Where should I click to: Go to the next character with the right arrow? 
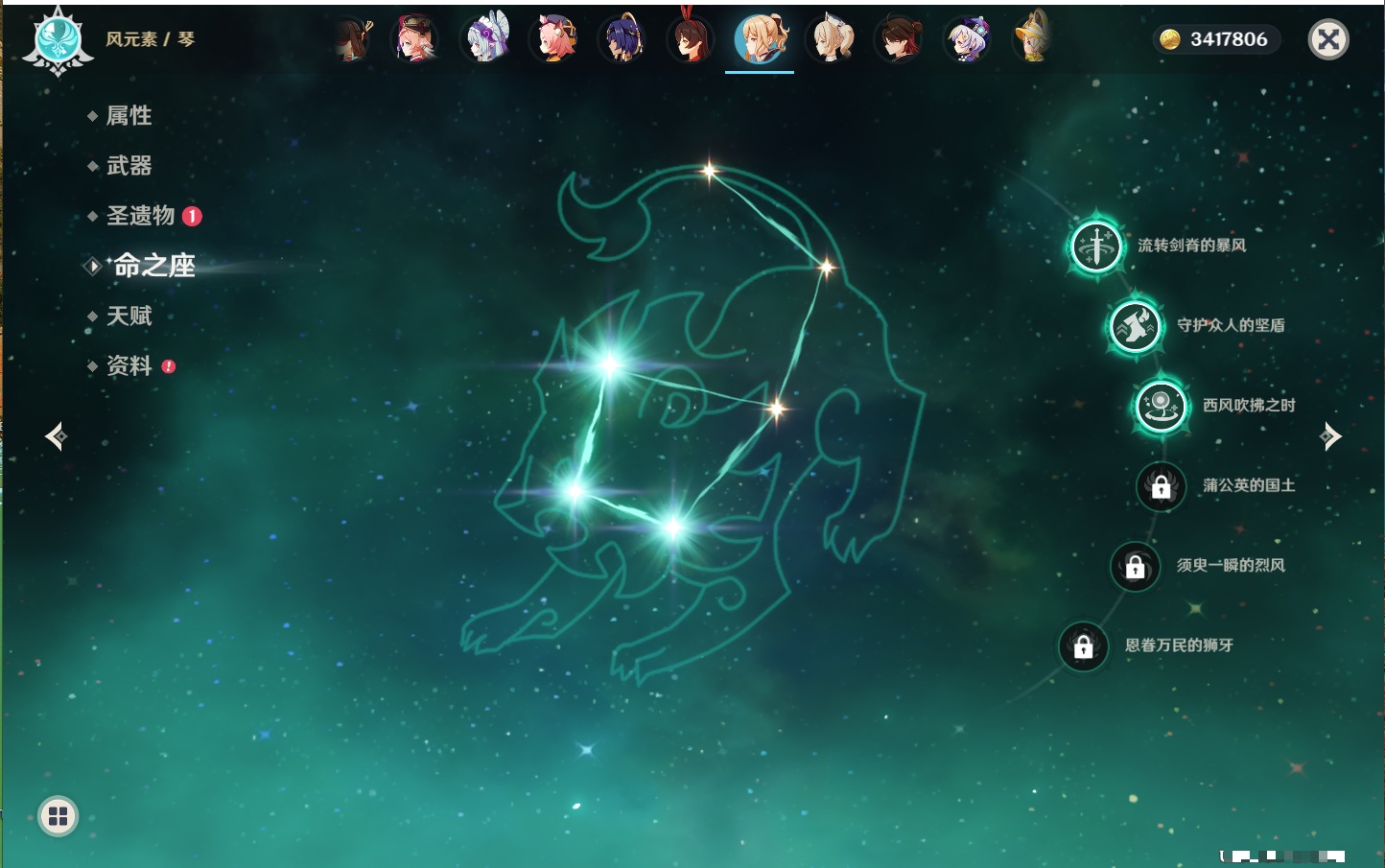tap(1330, 436)
